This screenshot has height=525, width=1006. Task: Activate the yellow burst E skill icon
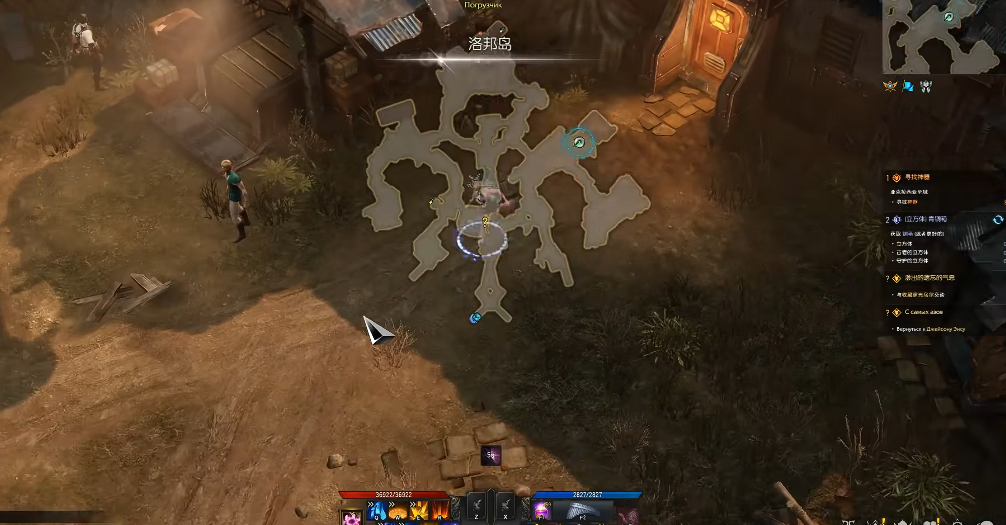point(419,512)
